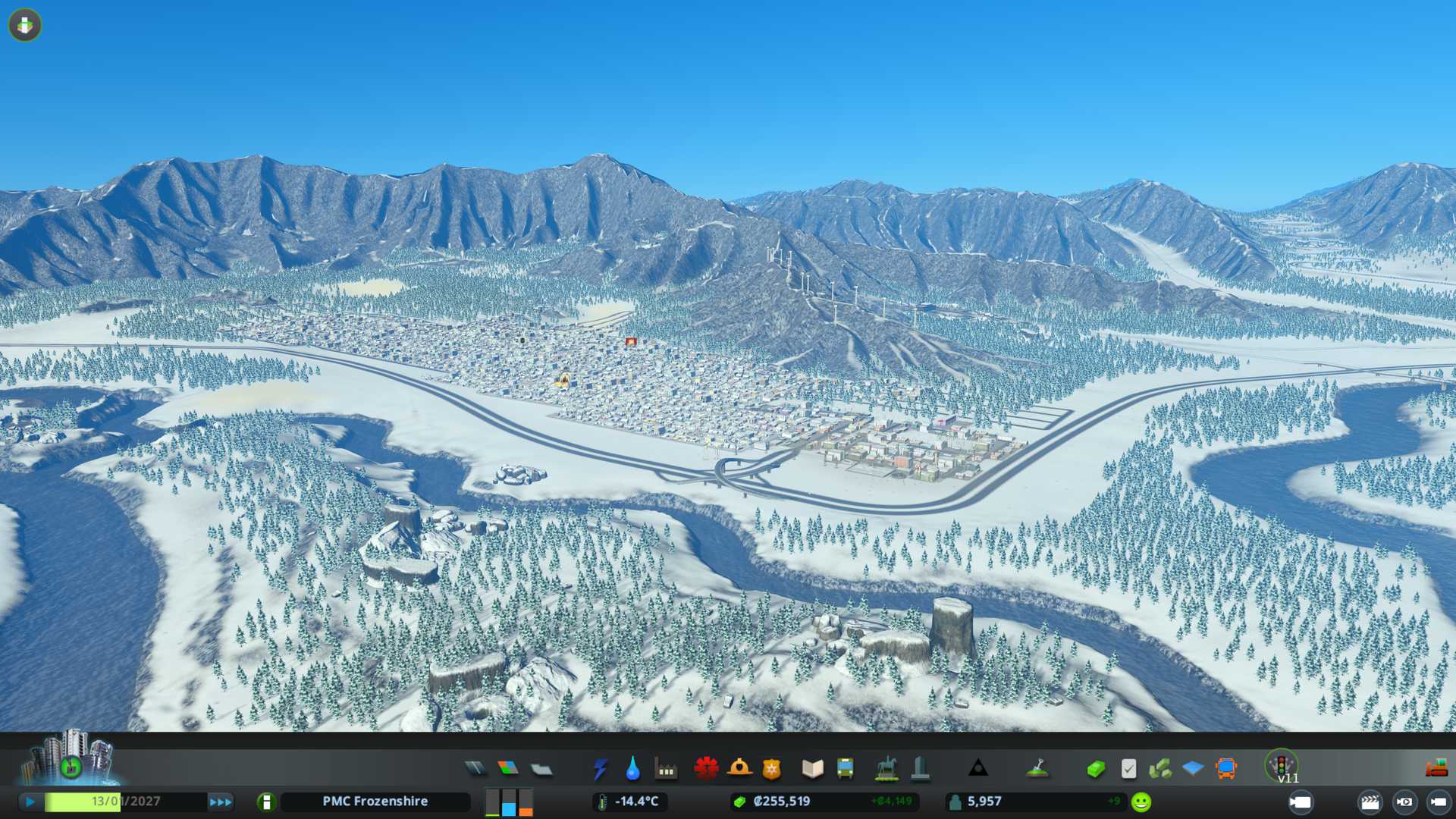Open the Economy green money panel

pyautogui.click(x=1095, y=769)
